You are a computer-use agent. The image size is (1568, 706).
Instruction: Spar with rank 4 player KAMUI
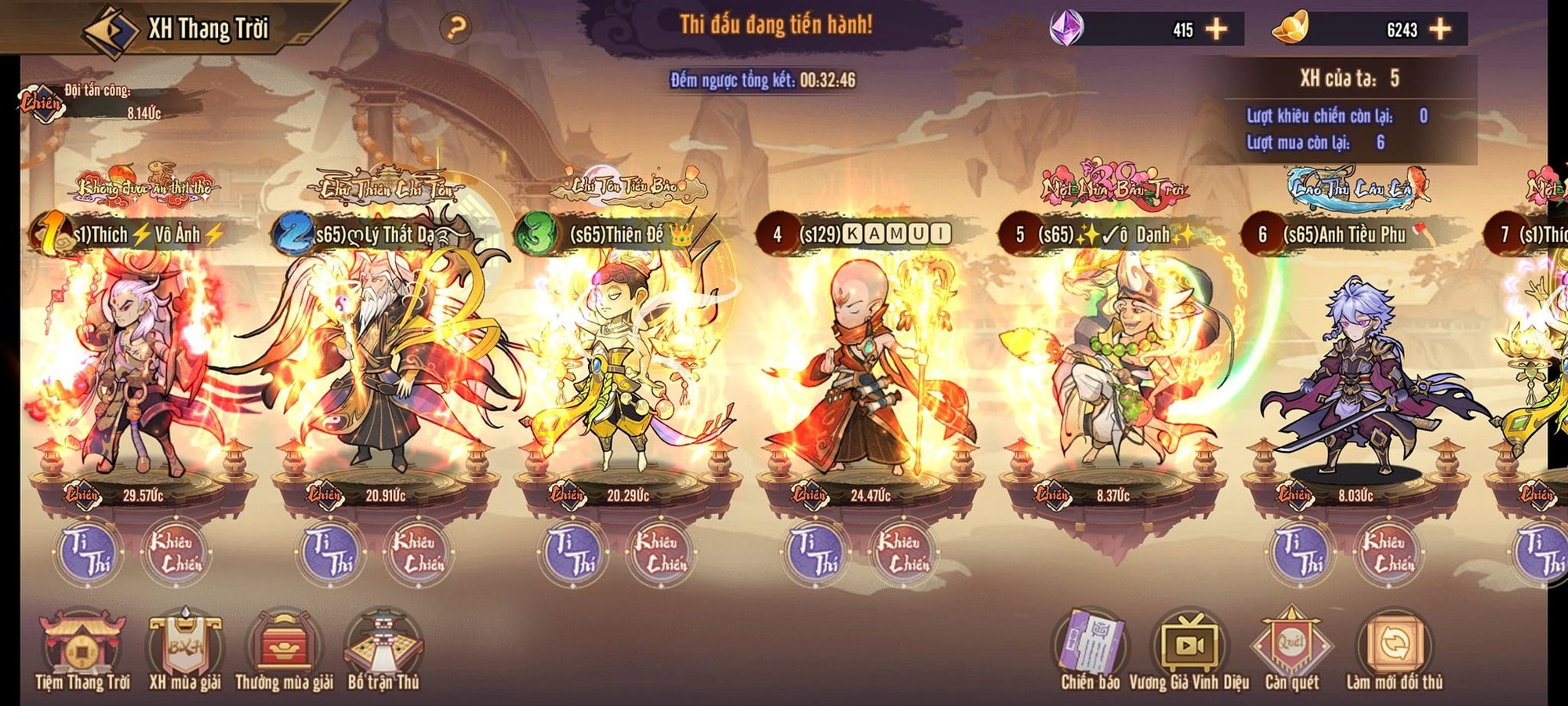(816, 553)
